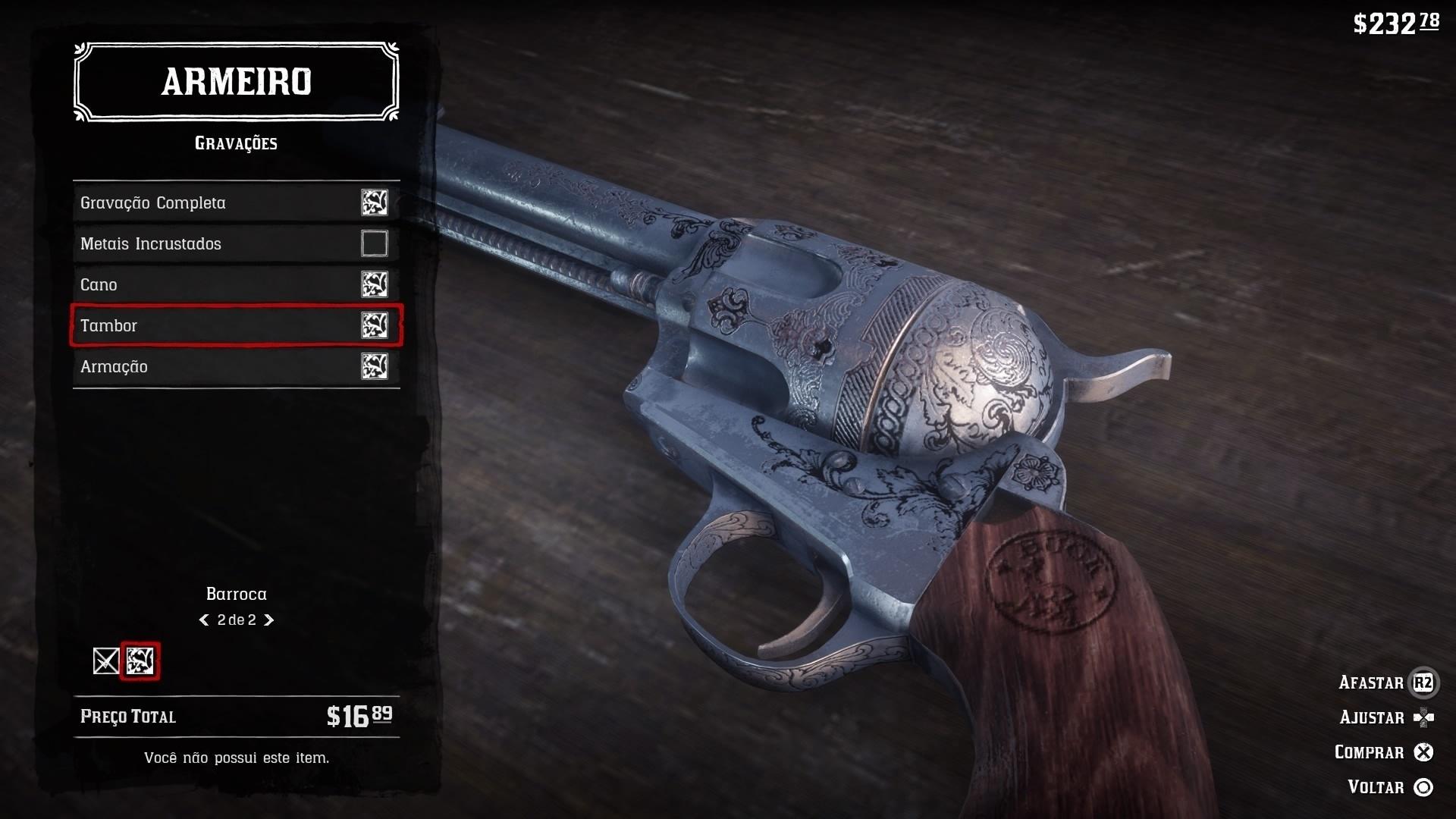Click the right chevron after '2 de 2'

click(268, 620)
